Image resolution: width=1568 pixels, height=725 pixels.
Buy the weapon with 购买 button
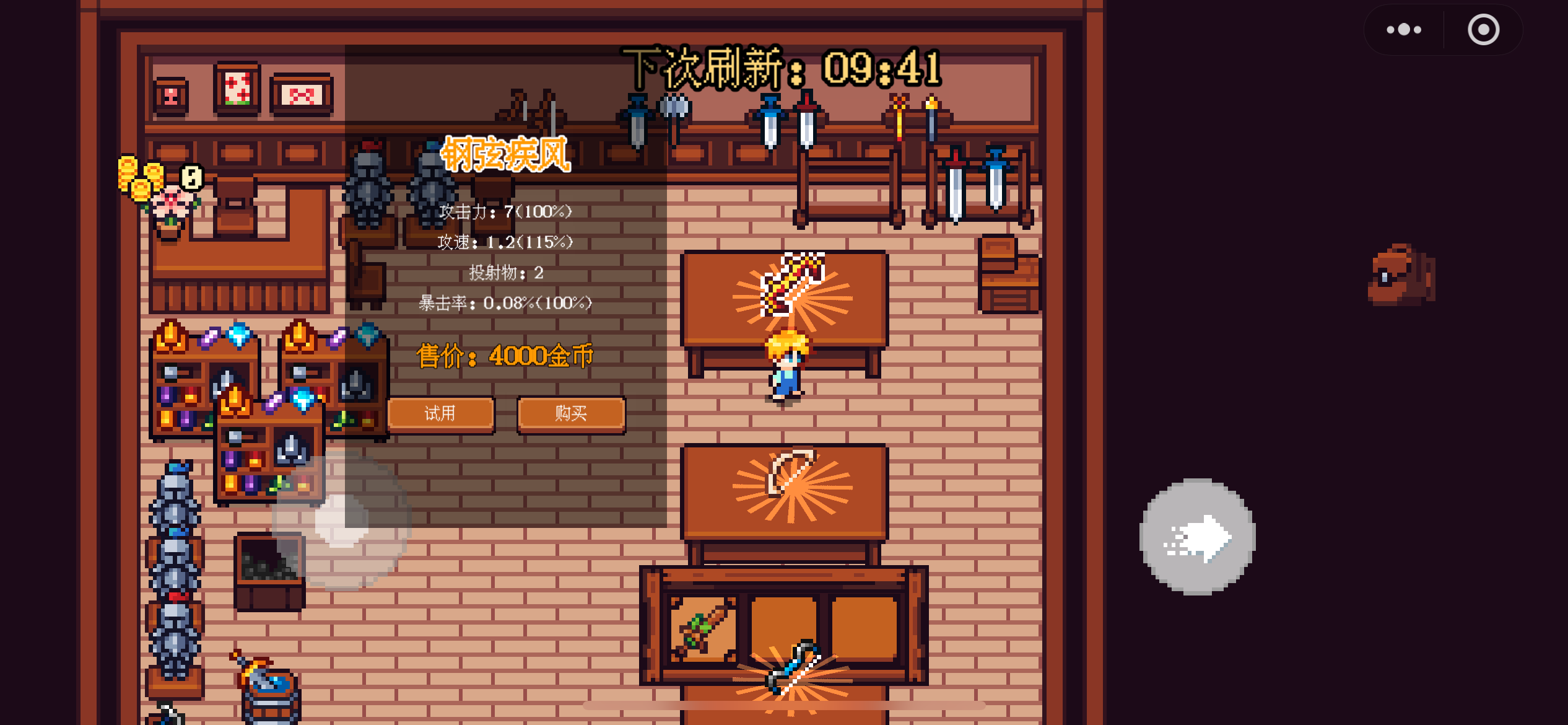571,414
